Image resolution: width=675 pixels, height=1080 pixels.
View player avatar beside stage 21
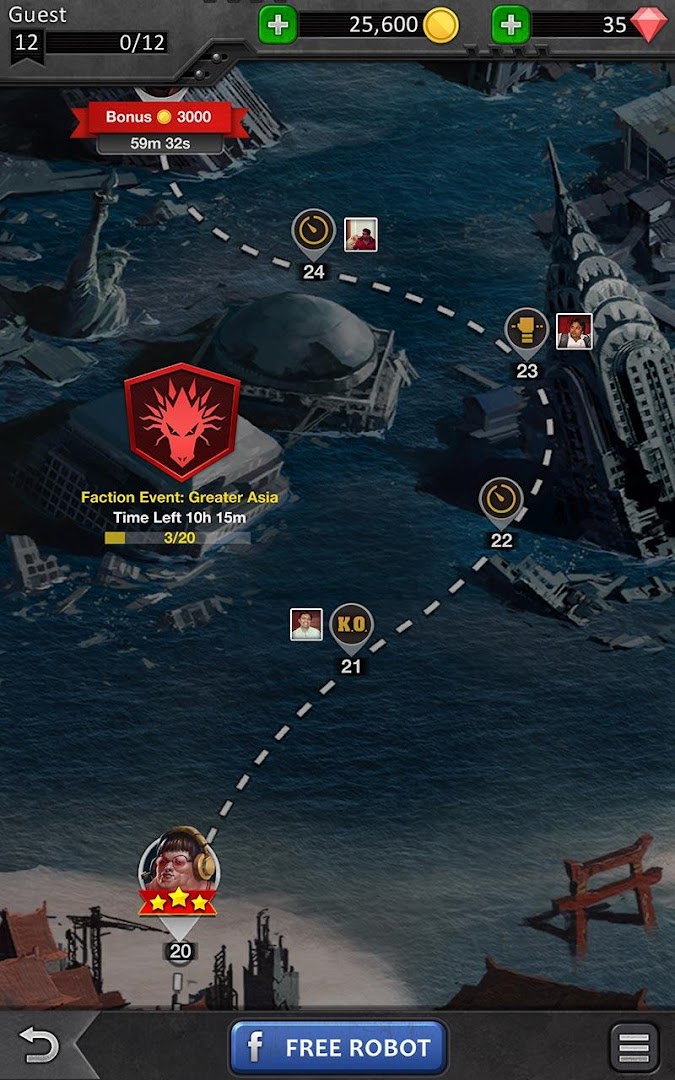[306, 624]
